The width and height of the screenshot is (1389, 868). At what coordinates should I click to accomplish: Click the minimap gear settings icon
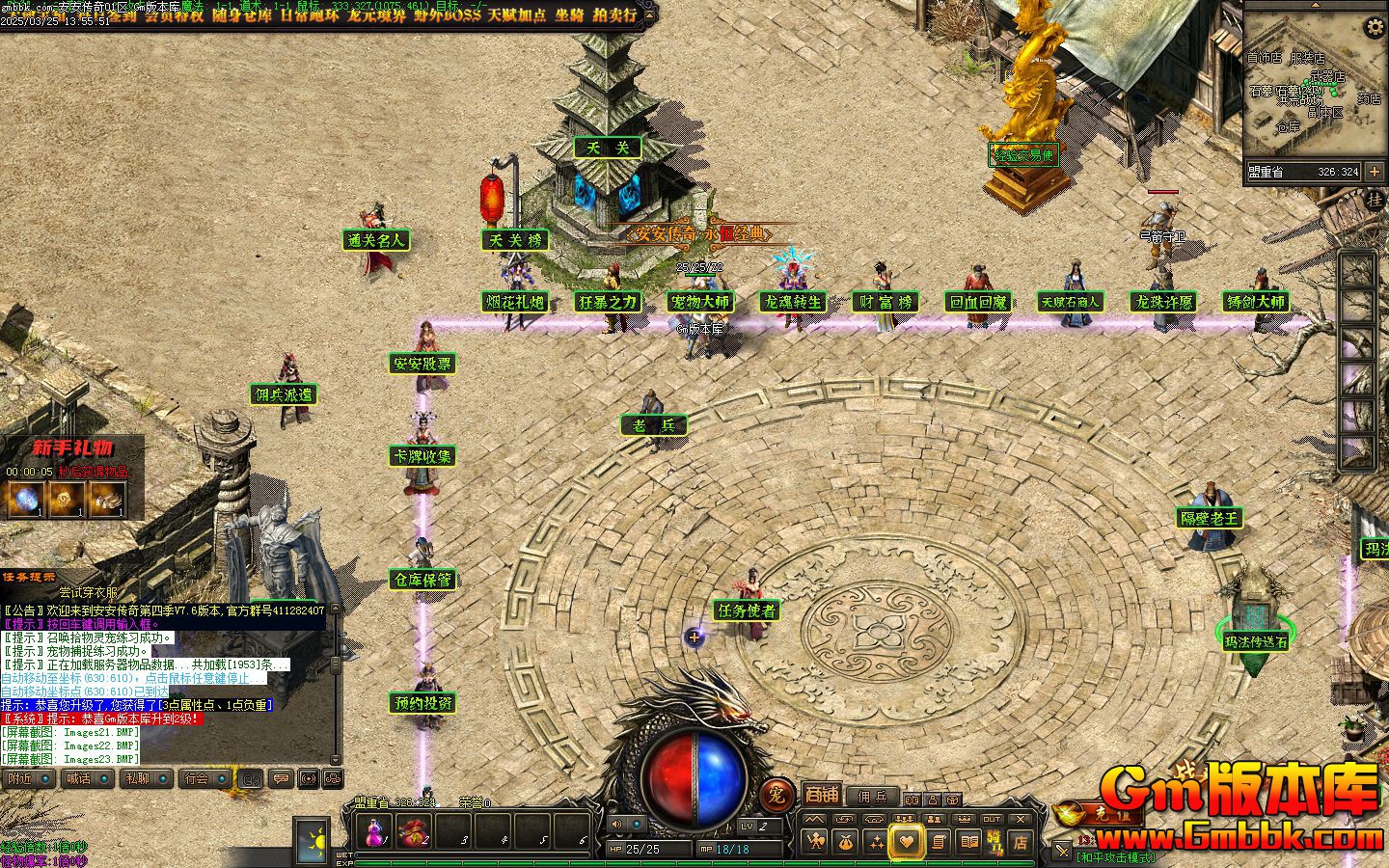(1374, 27)
